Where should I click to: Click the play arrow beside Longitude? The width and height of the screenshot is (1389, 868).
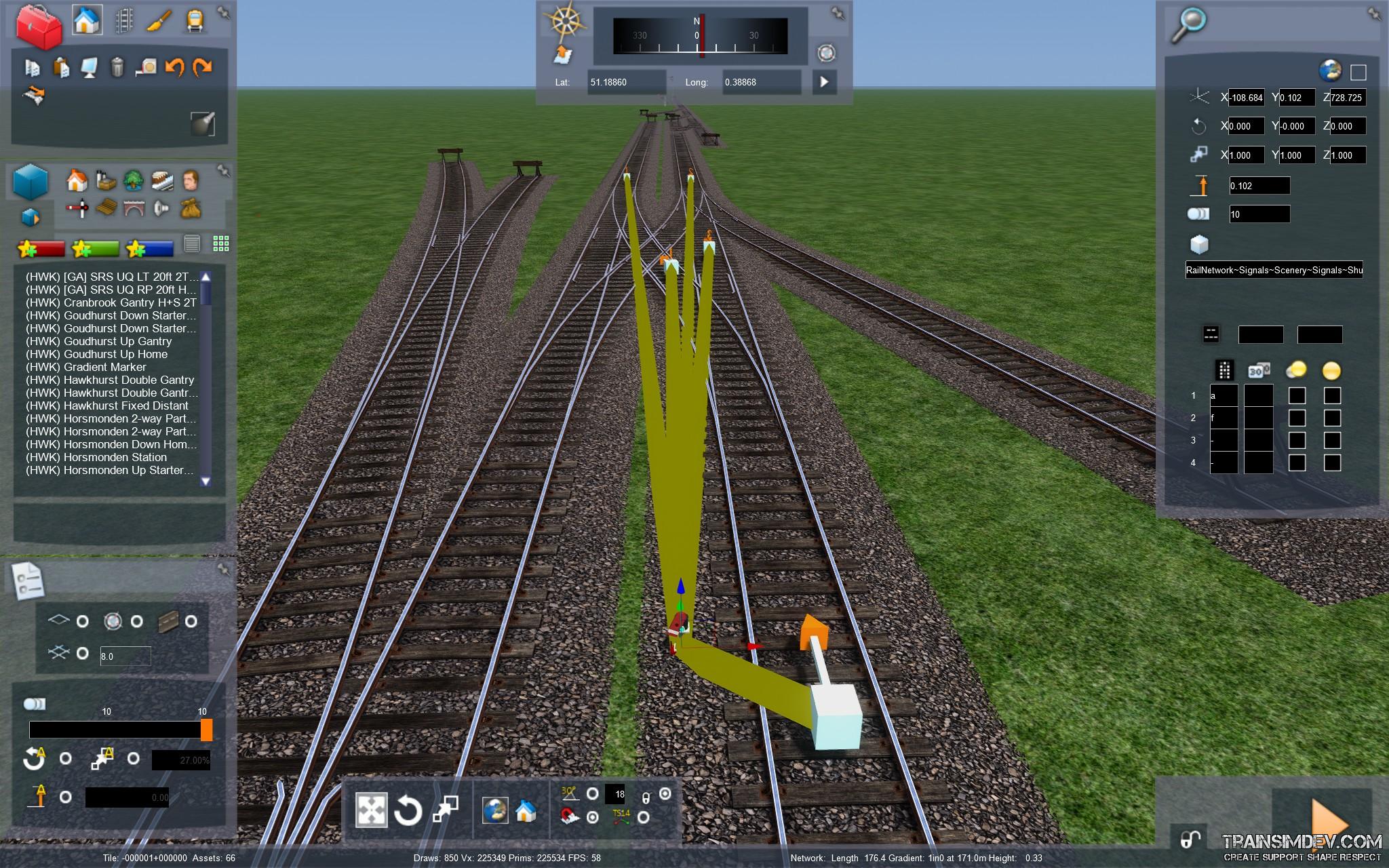[x=824, y=82]
